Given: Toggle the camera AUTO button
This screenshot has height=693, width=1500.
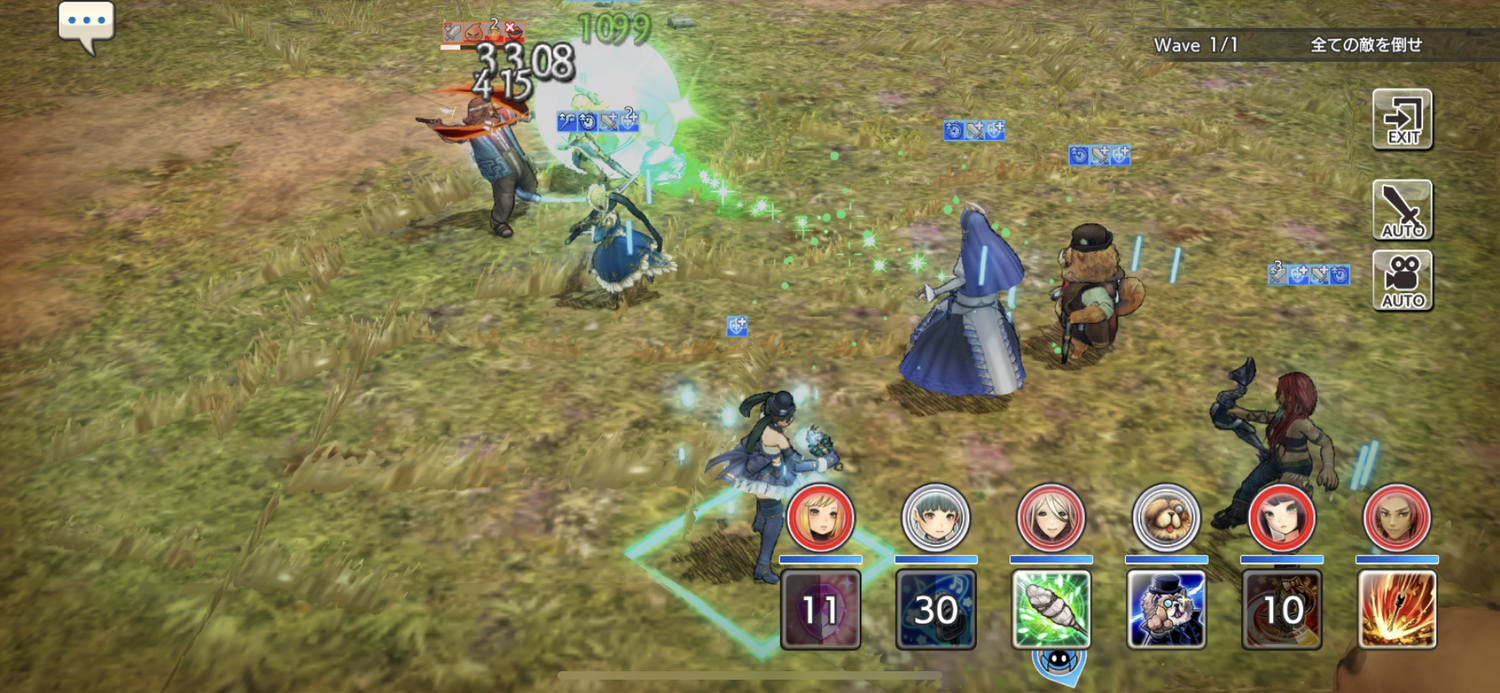Looking at the screenshot, I should [1402, 281].
